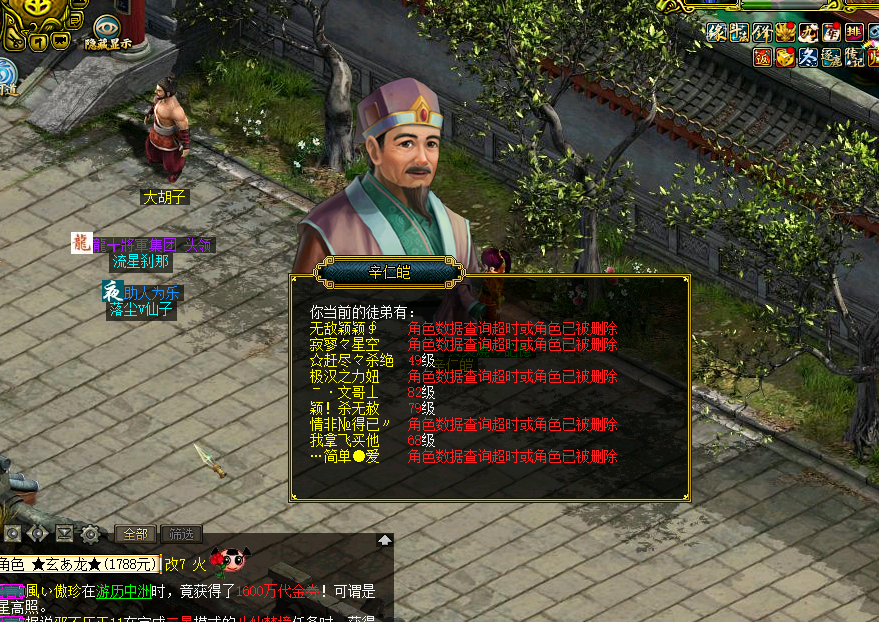Select disciple 我拿飞买他 in the list
This screenshot has height=622, width=879.
[x=344, y=440]
